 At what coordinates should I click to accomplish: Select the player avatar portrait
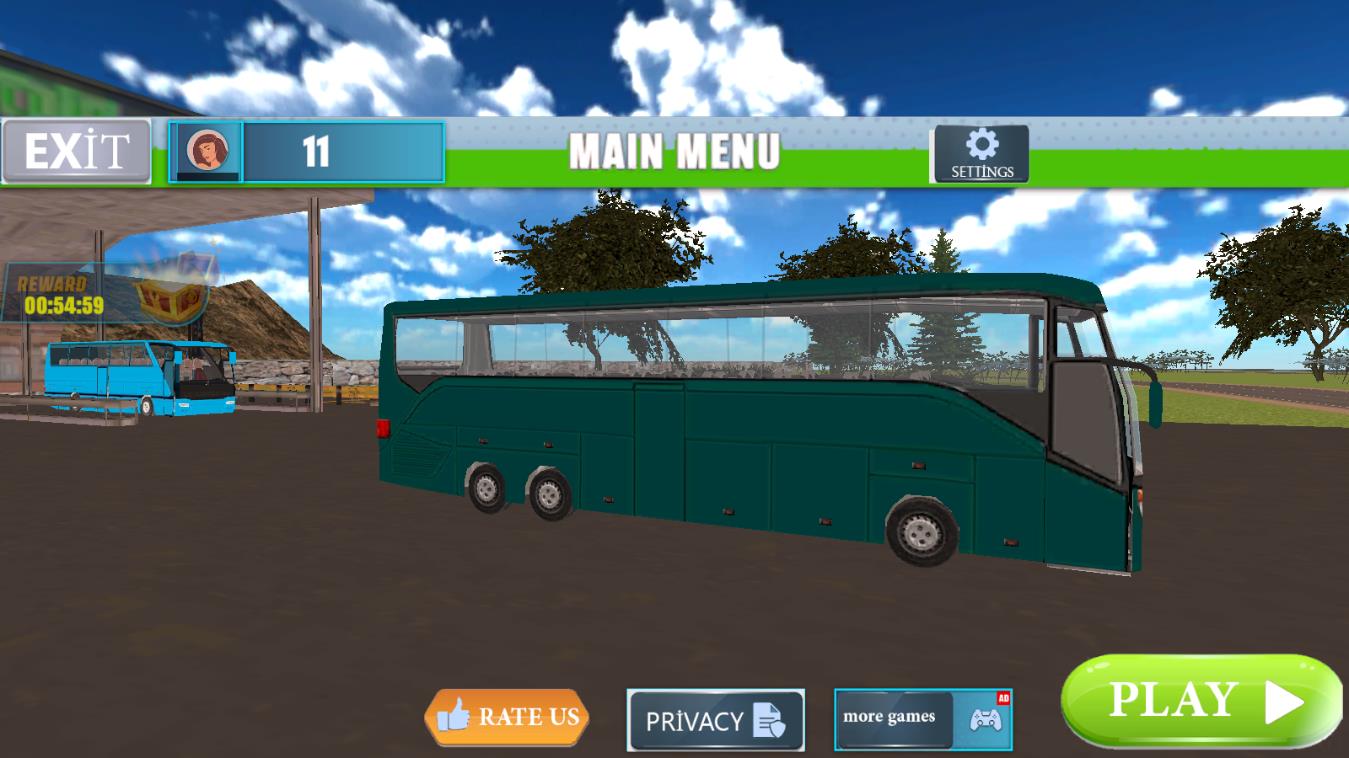click(206, 151)
